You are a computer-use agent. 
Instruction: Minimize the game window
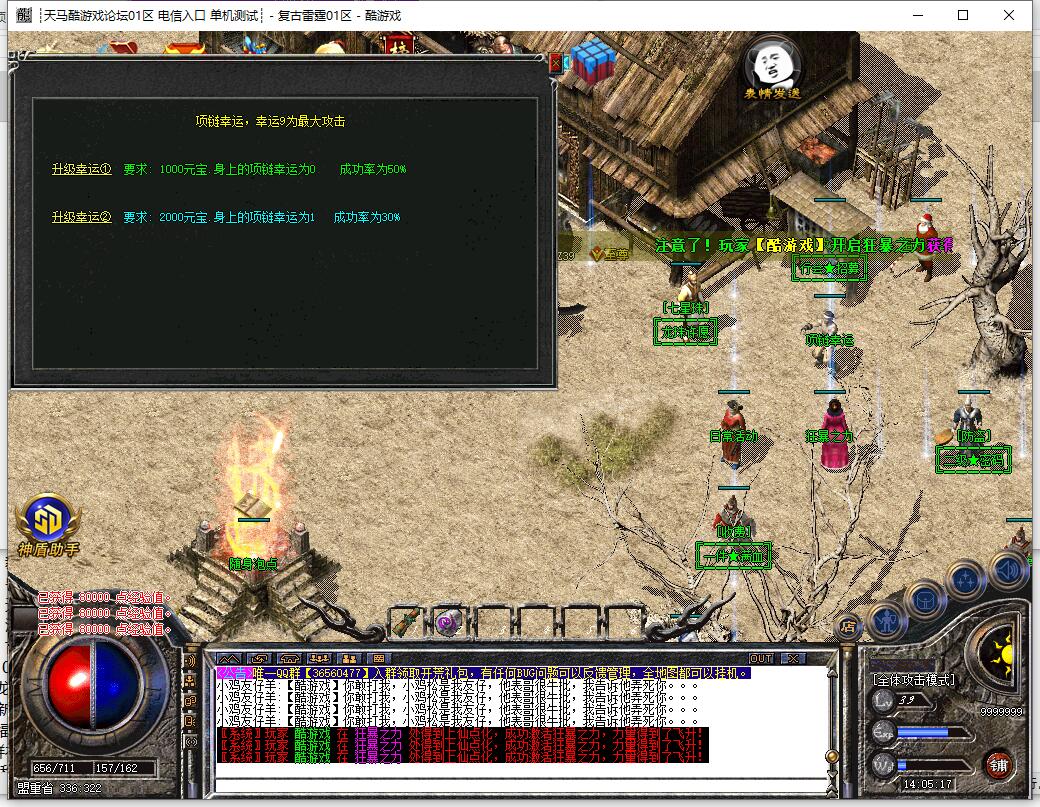tap(916, 15)
